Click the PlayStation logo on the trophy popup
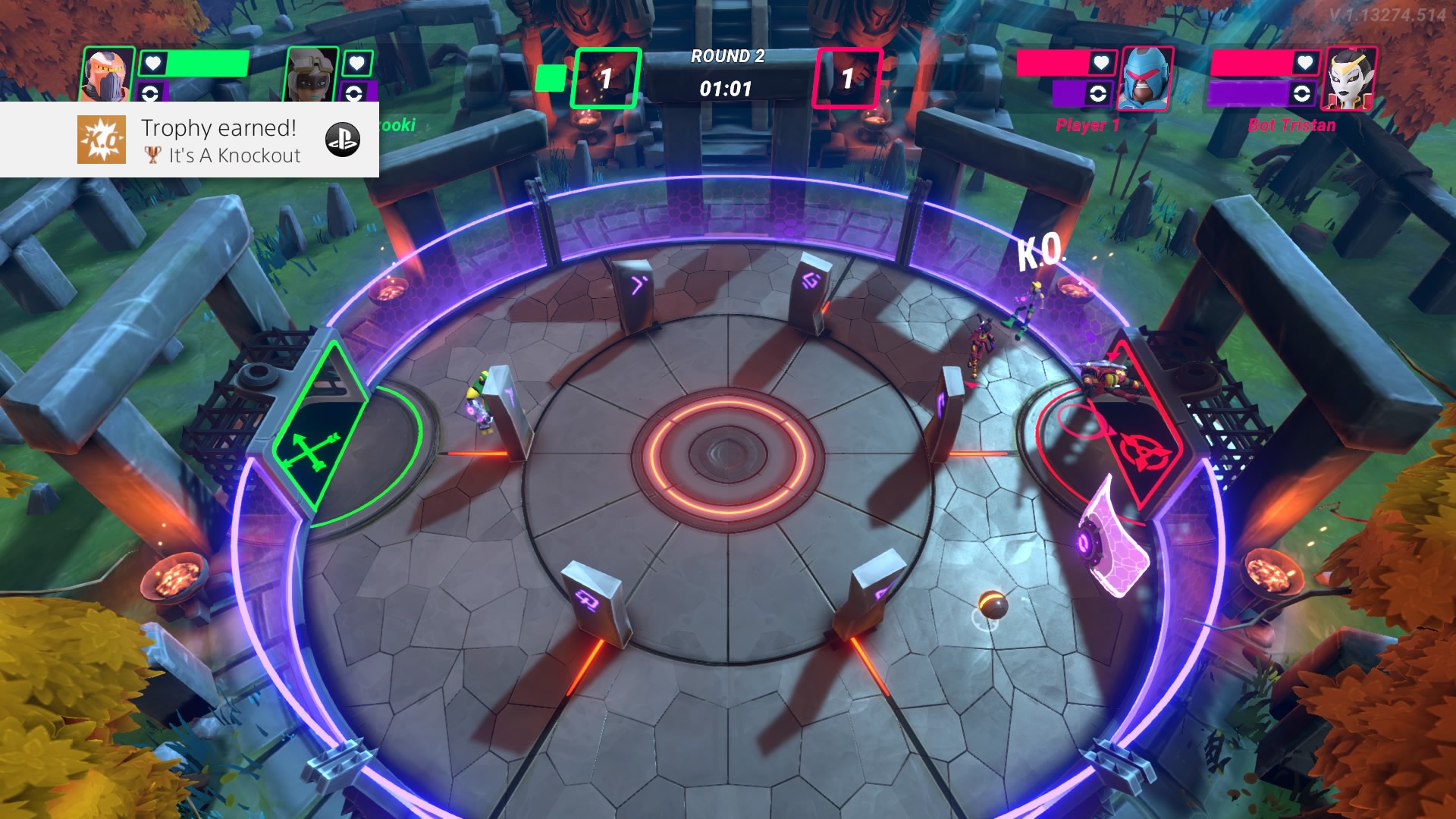The width and height of the screenshot is (1456, 819). click(x=342, y=140)
